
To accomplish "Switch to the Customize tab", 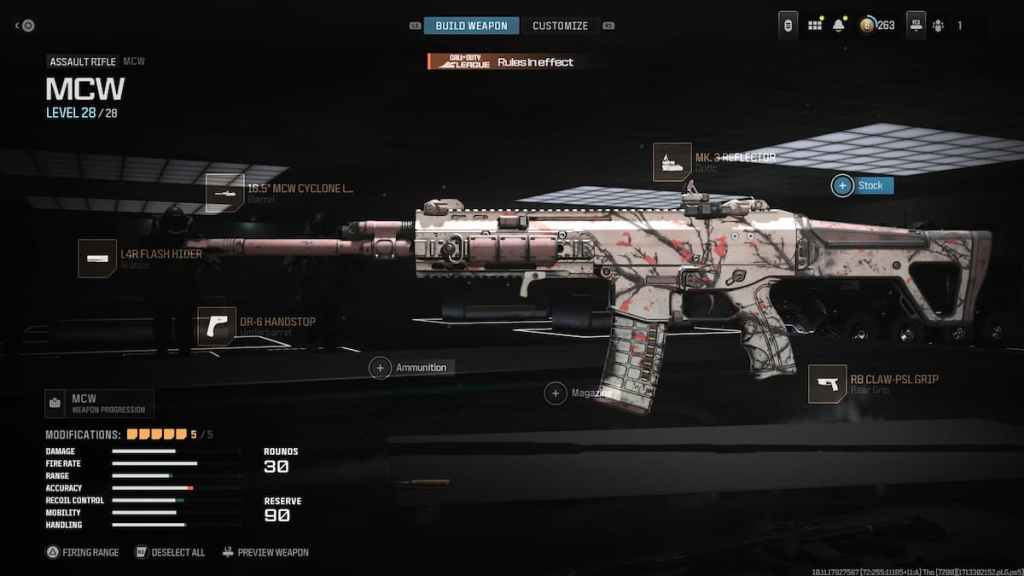I will click(560, 26).
